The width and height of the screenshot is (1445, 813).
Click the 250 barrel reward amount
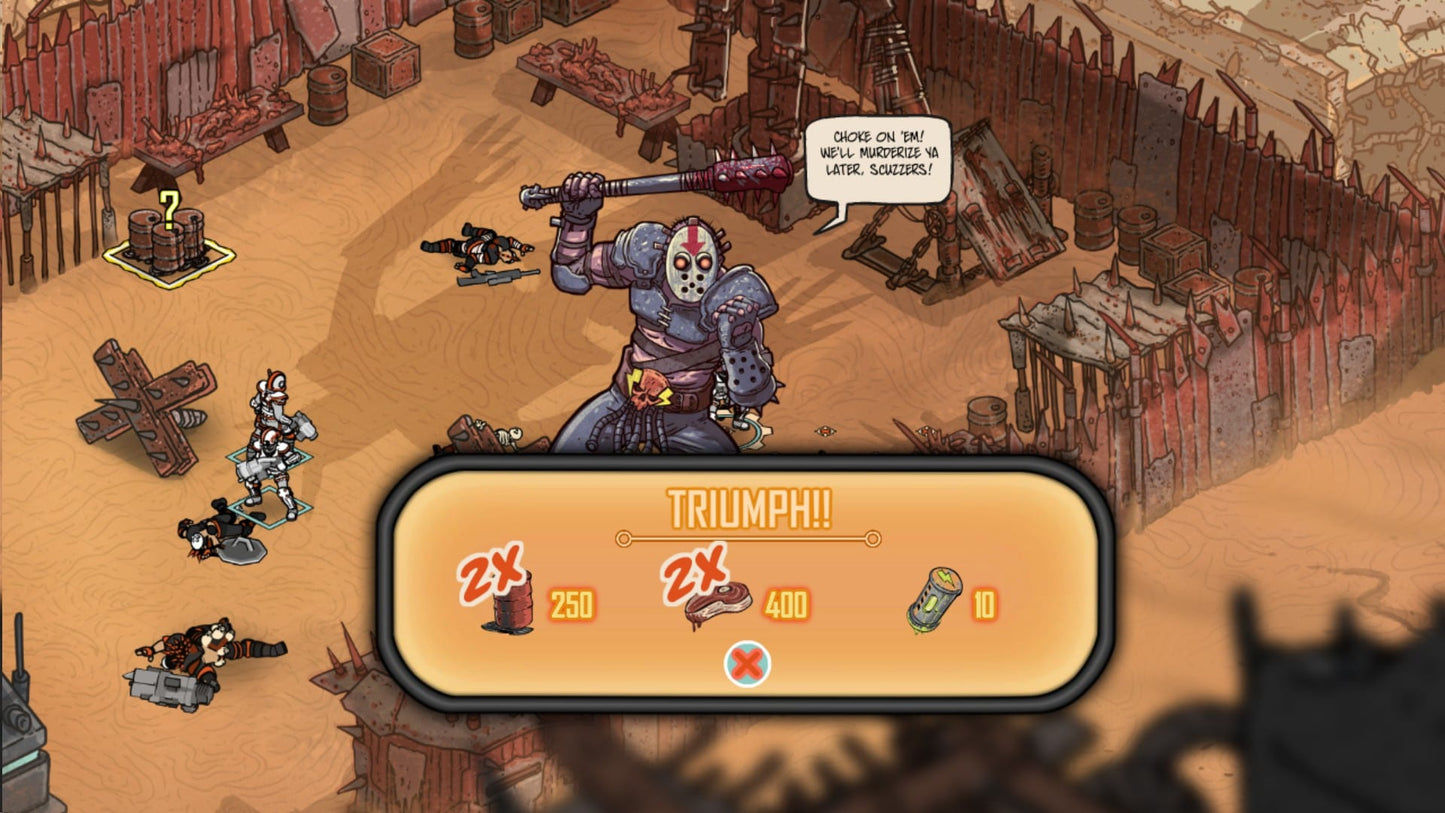(570, 604)
